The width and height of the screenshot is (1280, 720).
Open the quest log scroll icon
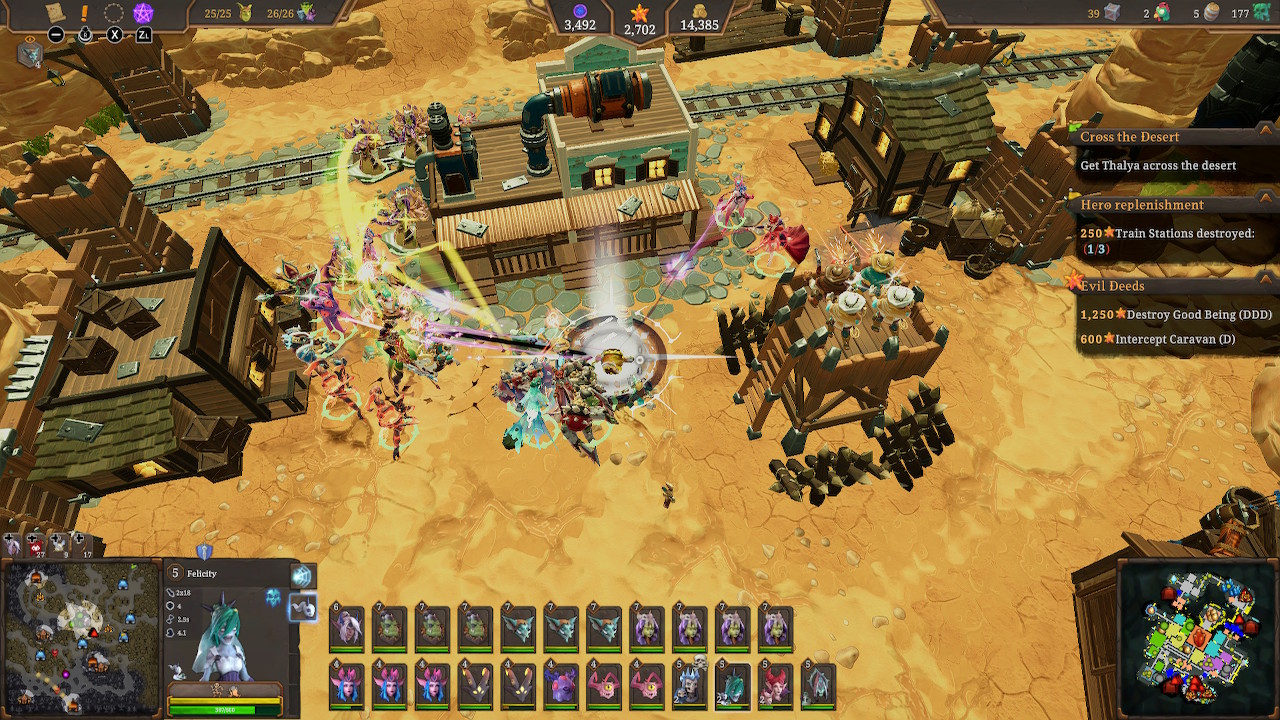54,11
